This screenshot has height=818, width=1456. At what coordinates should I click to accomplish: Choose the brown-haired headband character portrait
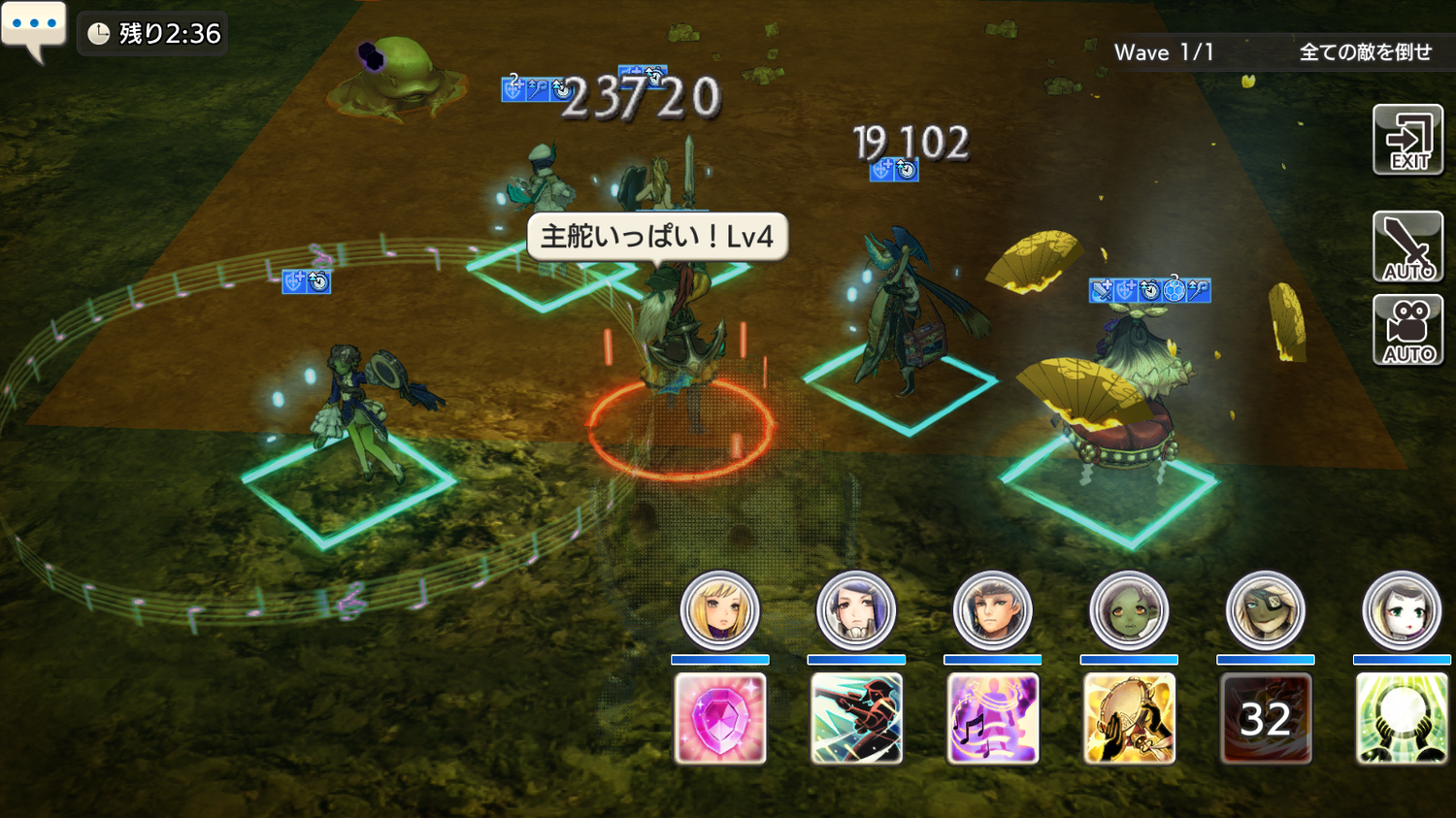992,610
